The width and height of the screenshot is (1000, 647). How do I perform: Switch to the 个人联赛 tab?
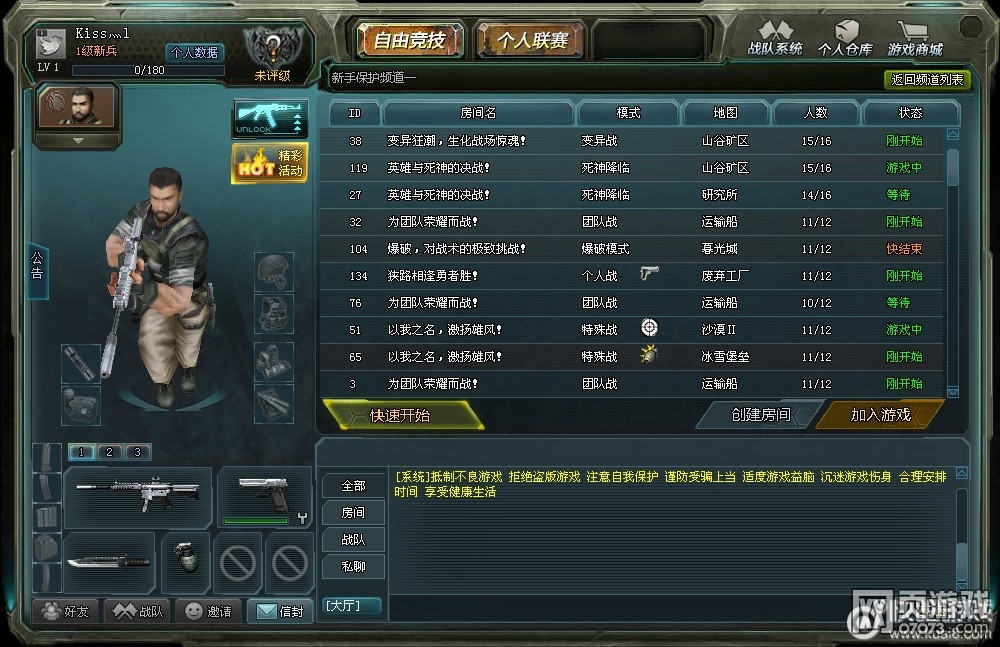(532, 41)
